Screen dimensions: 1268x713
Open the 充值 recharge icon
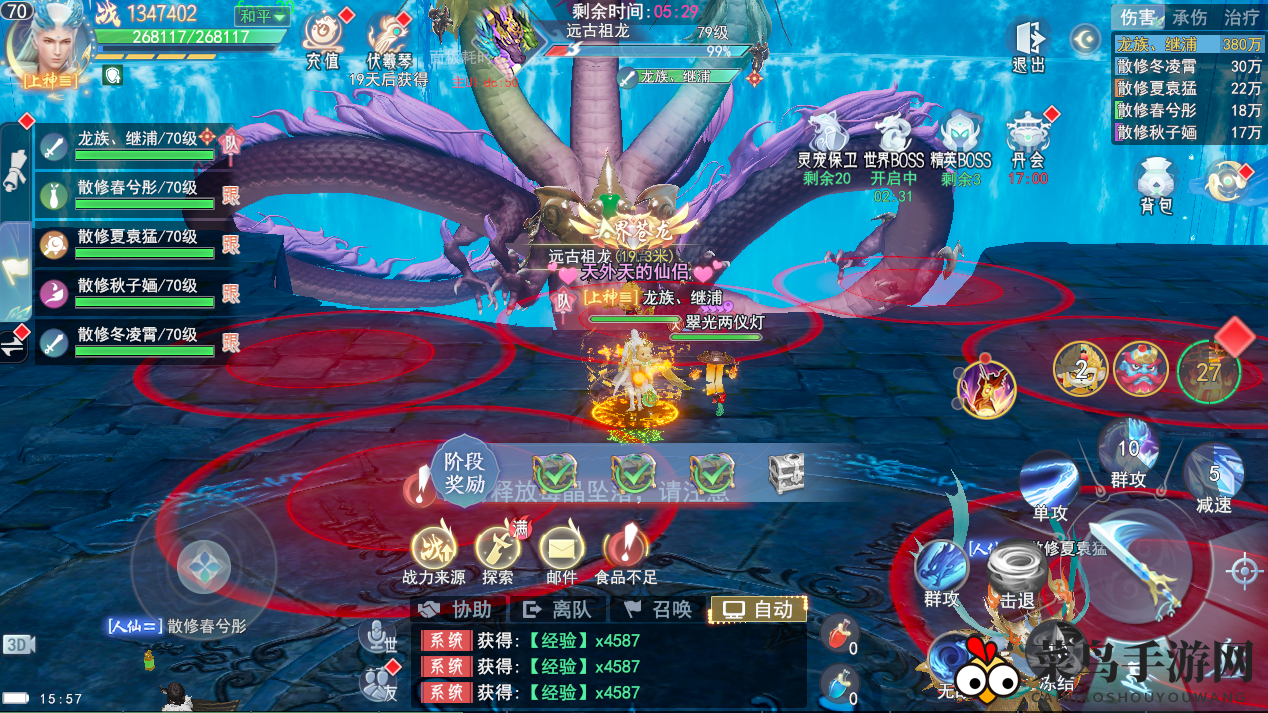click(x=322, y=40)
